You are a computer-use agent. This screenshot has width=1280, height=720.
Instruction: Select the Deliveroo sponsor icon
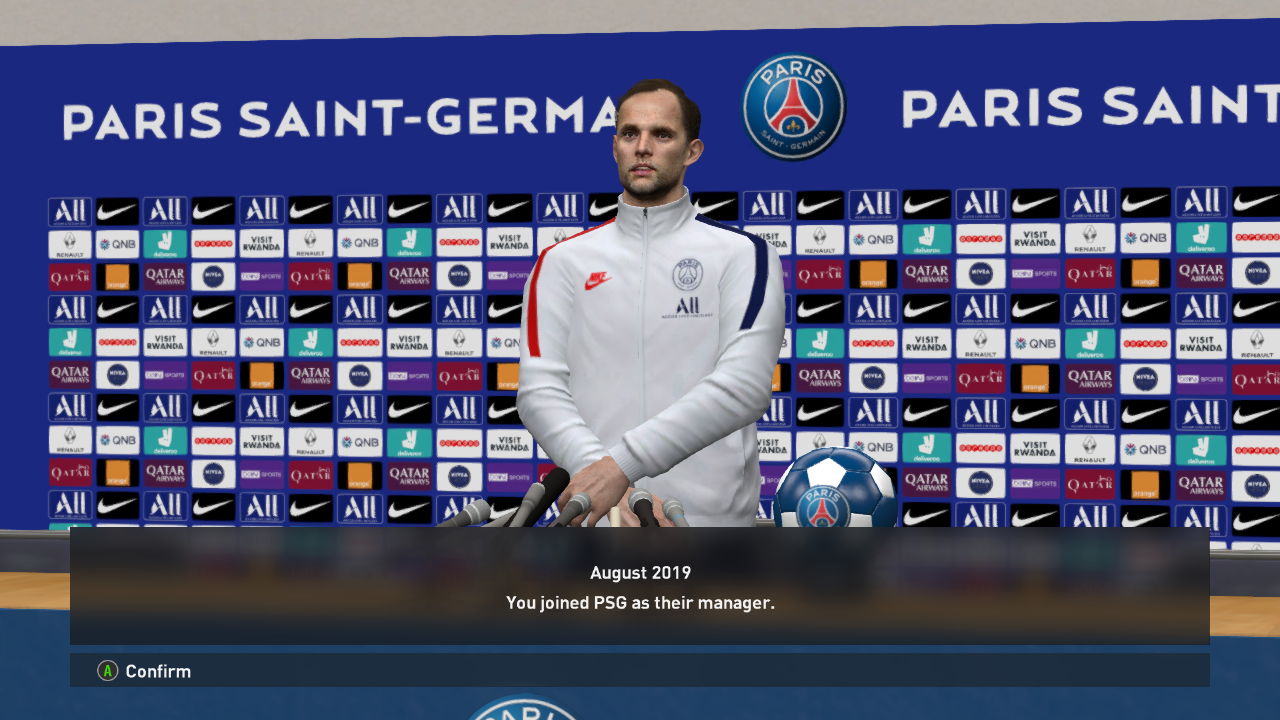(x=166, y=243)
